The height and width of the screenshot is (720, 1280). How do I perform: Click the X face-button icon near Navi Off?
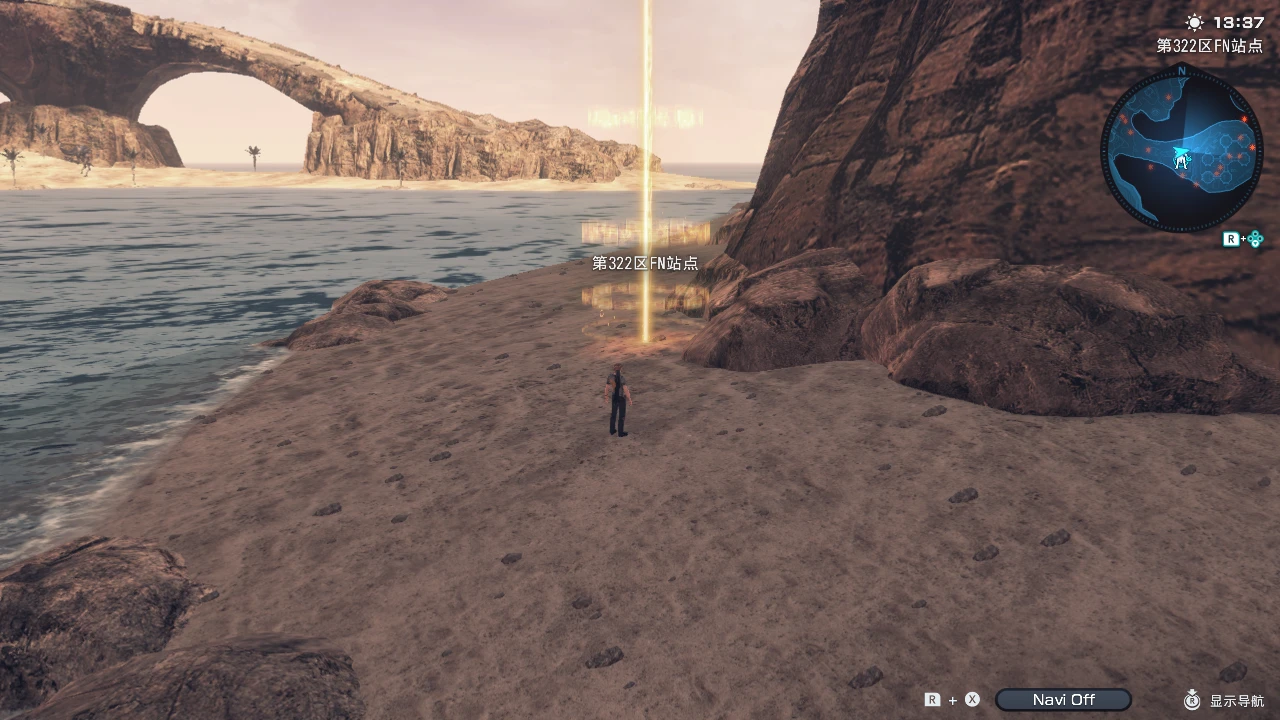pos(971,699)
